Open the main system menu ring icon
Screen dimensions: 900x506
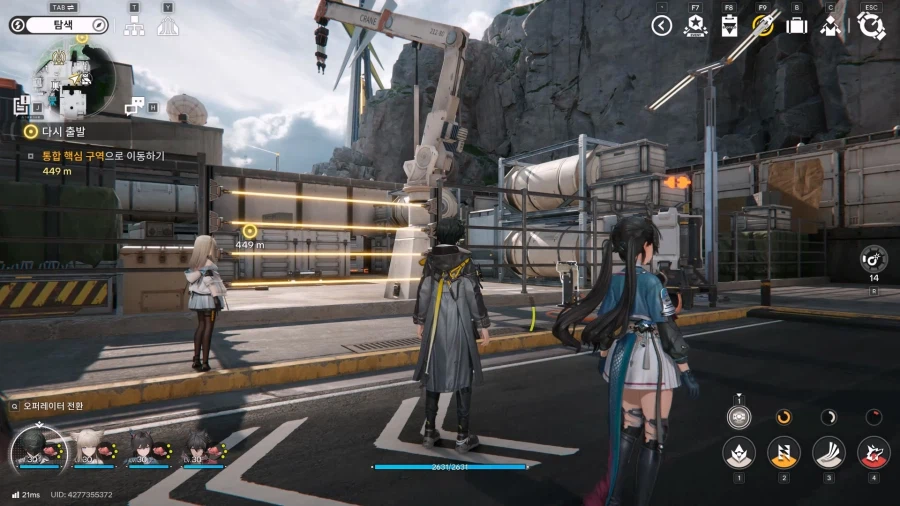870,26
